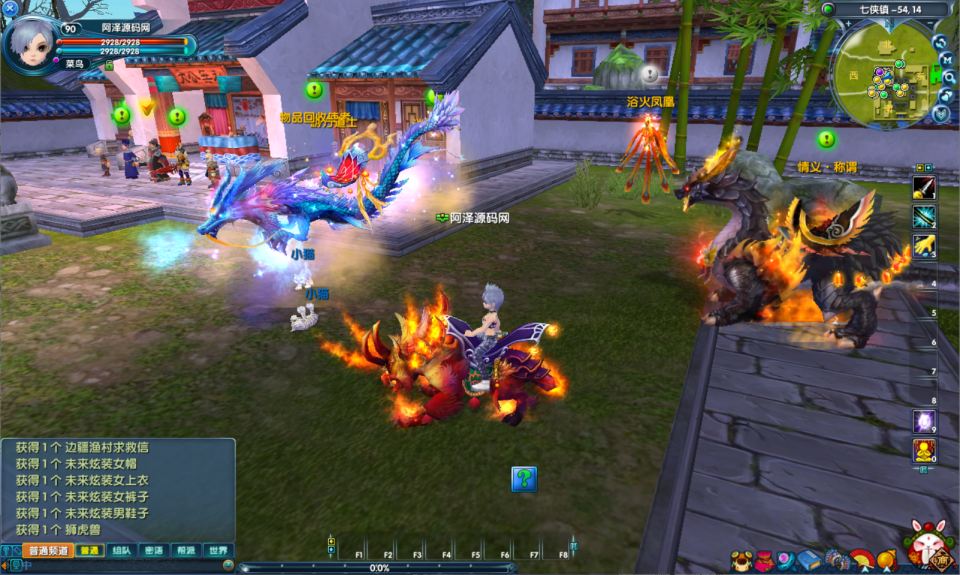Trigger the golden hand skill in slot 3

point(924,245)
